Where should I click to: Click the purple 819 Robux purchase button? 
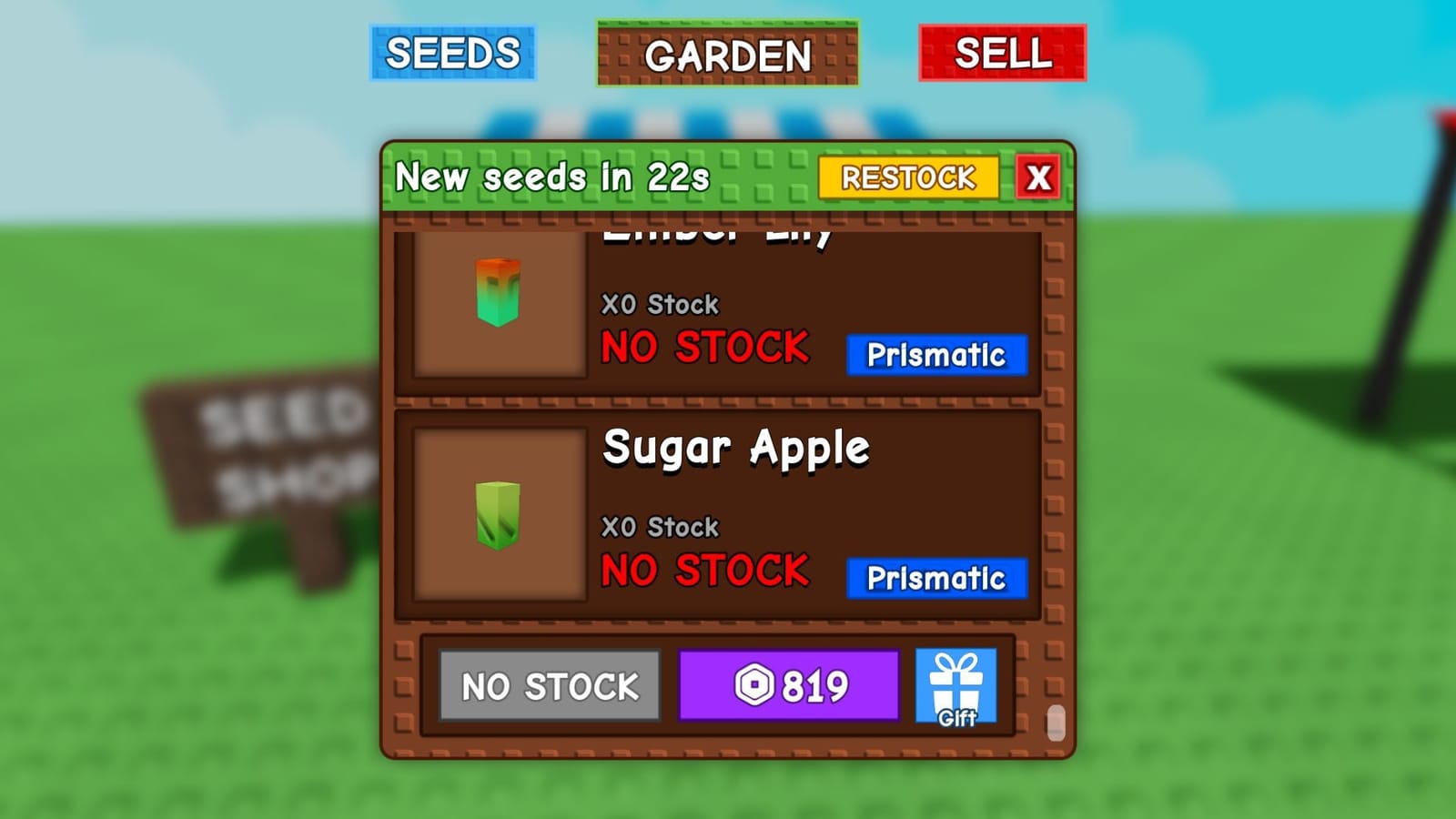[x=790, y=683]
